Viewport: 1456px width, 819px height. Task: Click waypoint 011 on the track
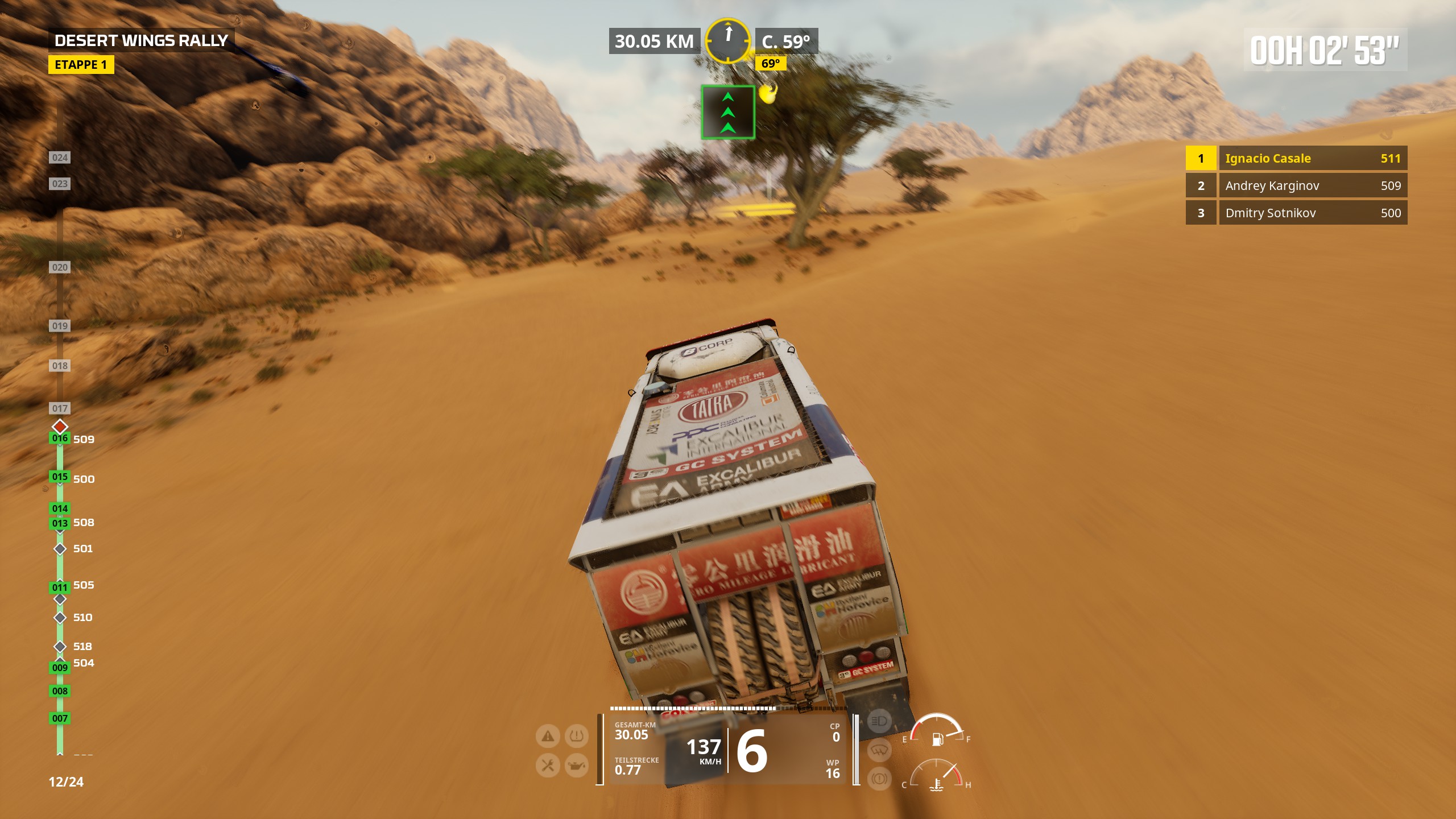click(60, 587)
